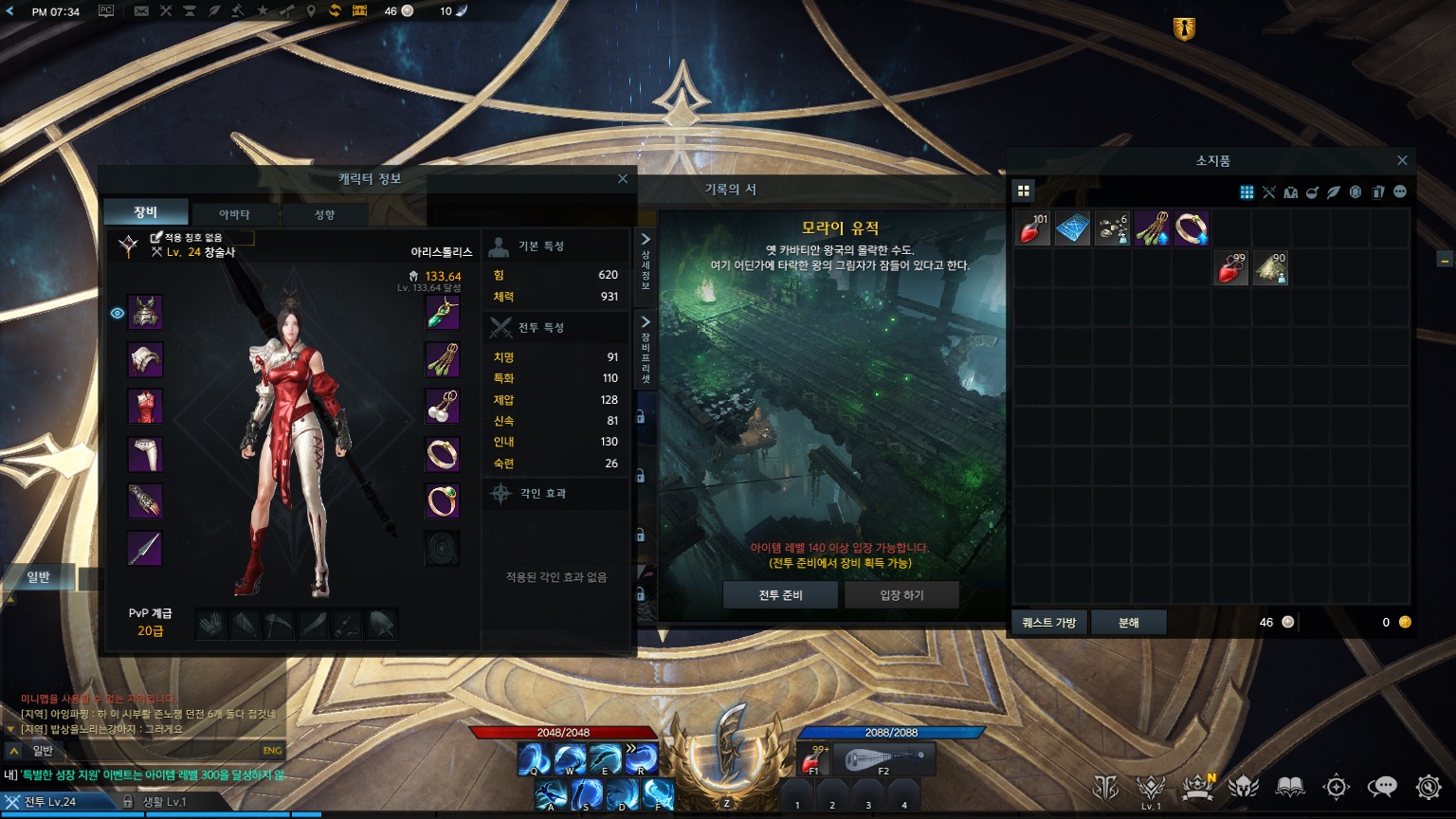Select the equipped gauntlet gloves slot
This screenshot has width=1456, height=819.
145,501
